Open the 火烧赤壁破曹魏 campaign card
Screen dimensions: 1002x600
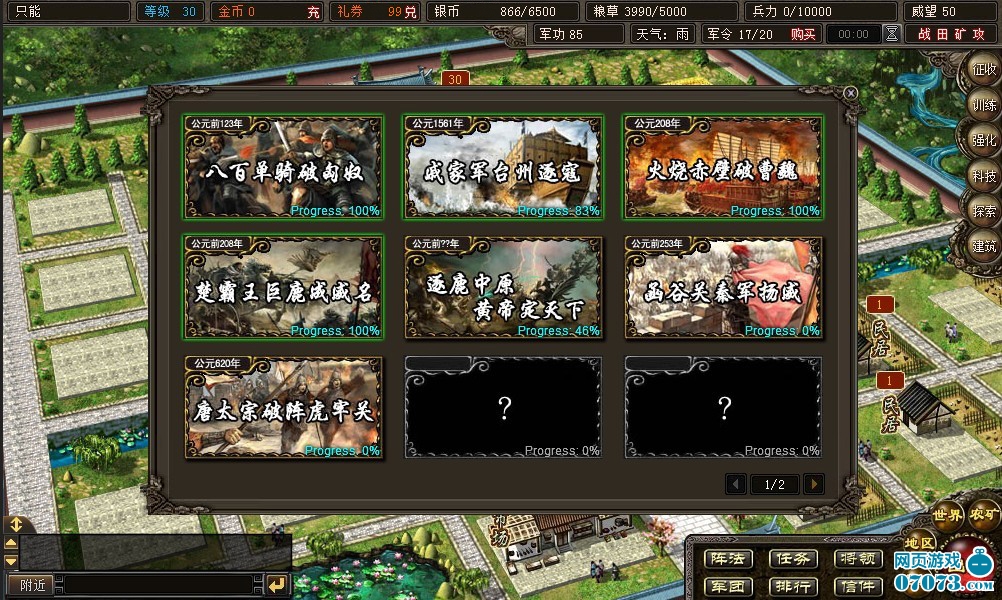pos(723,167)
